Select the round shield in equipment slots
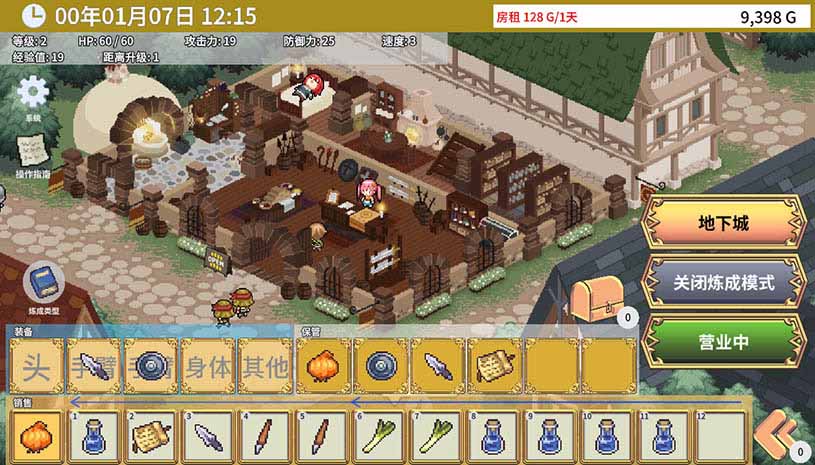 [152, 366]
